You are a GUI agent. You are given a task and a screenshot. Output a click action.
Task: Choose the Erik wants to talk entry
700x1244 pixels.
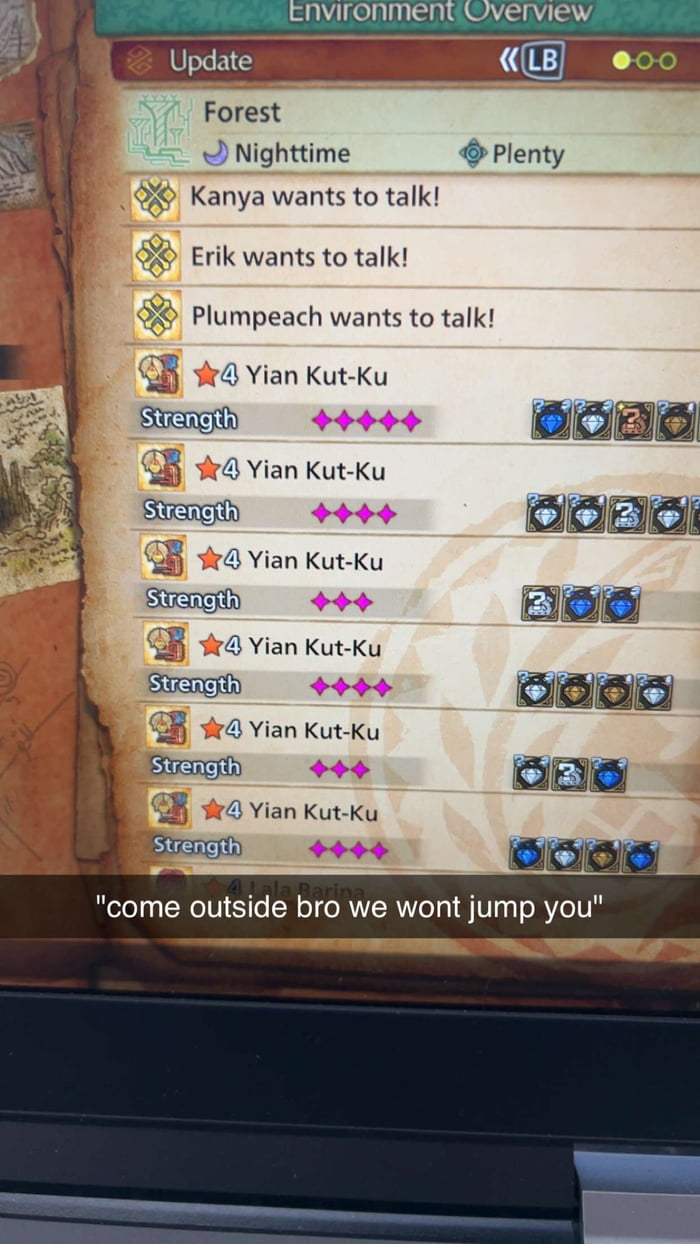pyautogui.click(x=300, y=257)
